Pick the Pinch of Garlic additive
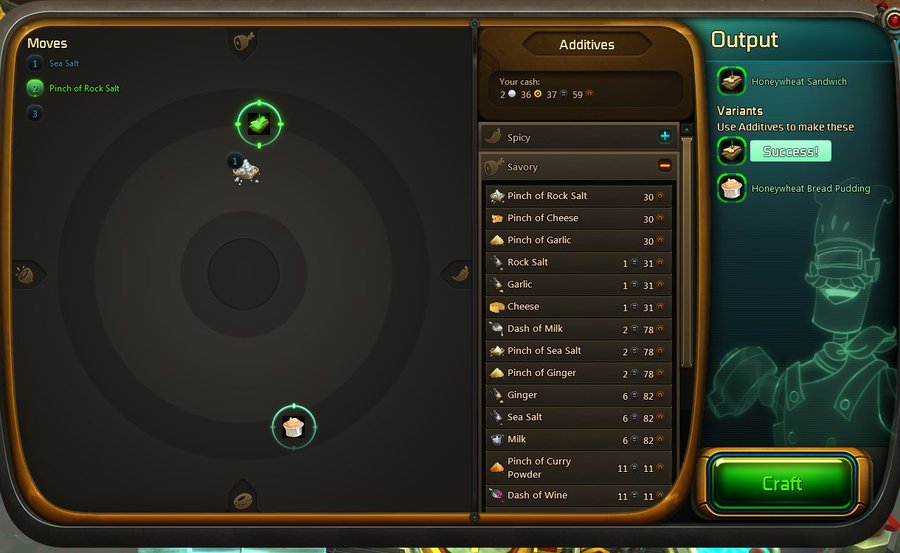The height and width of the screenshot is (553, 900). point(577,240)
